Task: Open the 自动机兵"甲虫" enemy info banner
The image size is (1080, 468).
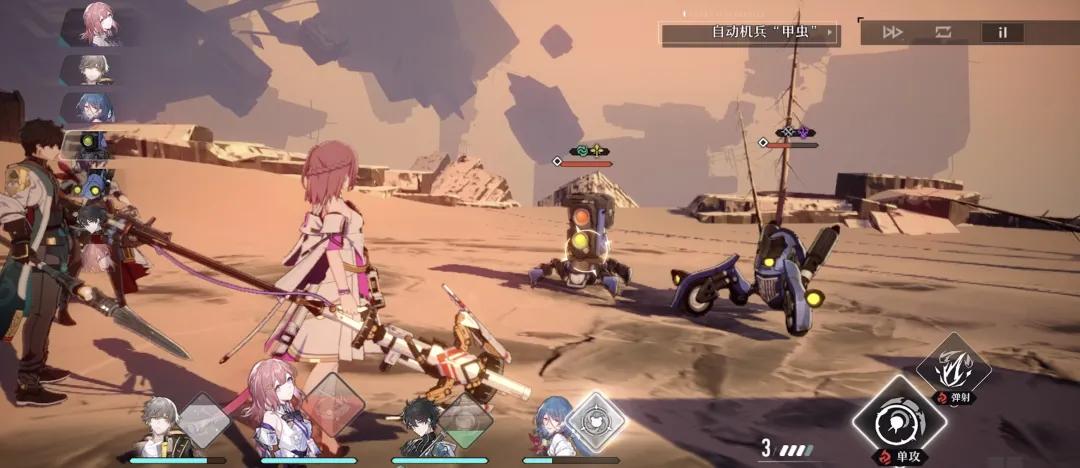Action: 750,32
